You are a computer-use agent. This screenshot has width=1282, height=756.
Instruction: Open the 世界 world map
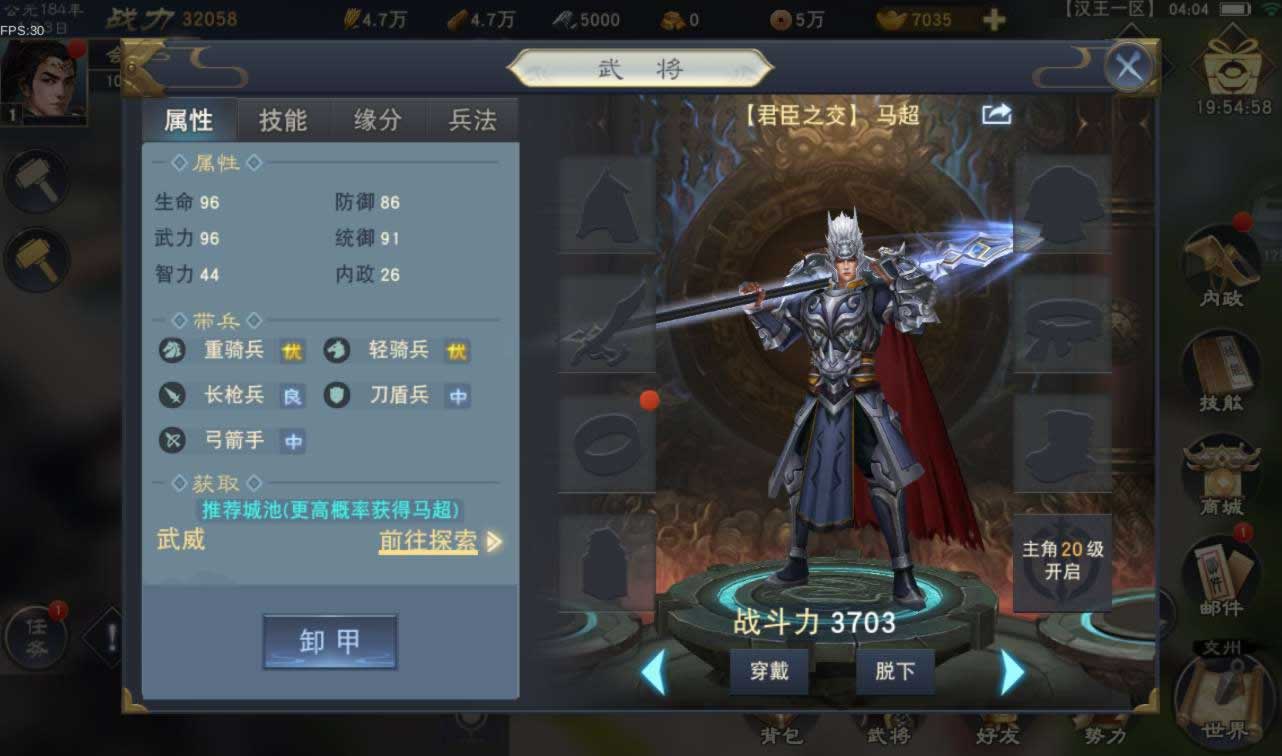click(x=1225, y=700)
